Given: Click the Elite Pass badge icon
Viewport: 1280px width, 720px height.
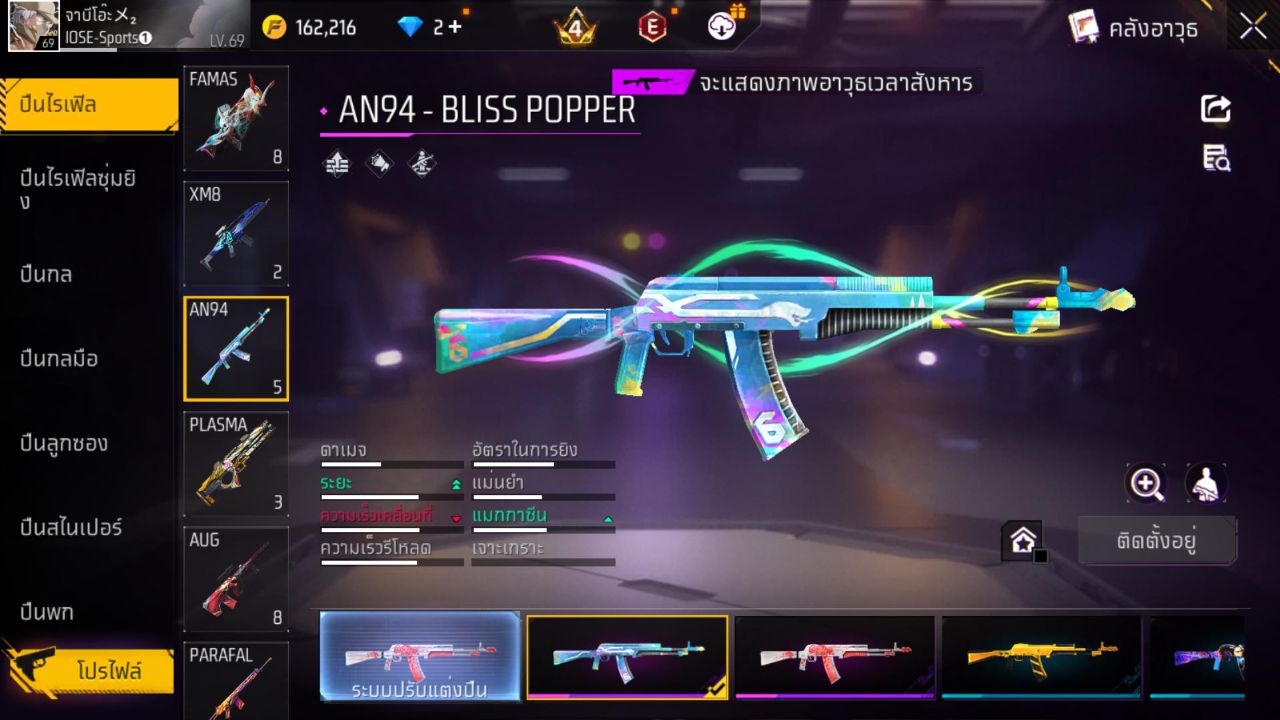Looking at the screenshot, I should click(x=653, y=27).
